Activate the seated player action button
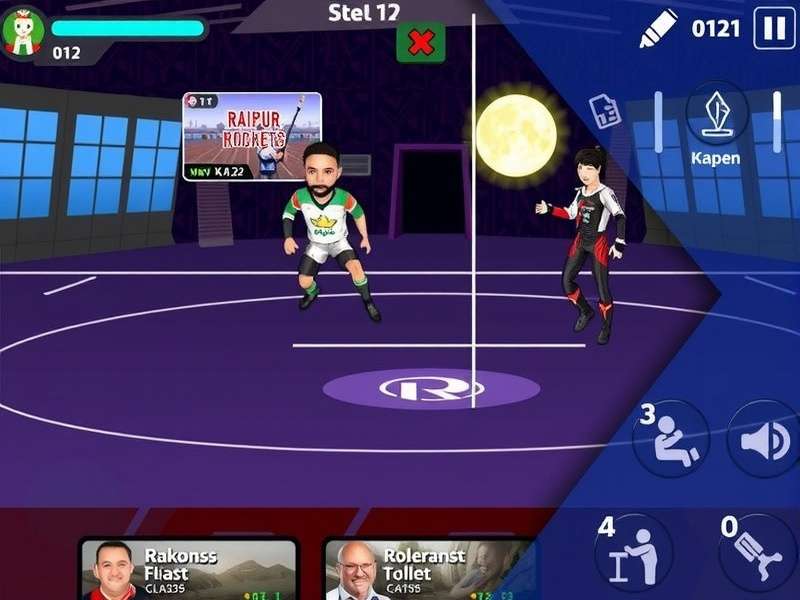This screenshot has height=600, width=800. pos(670,439)
